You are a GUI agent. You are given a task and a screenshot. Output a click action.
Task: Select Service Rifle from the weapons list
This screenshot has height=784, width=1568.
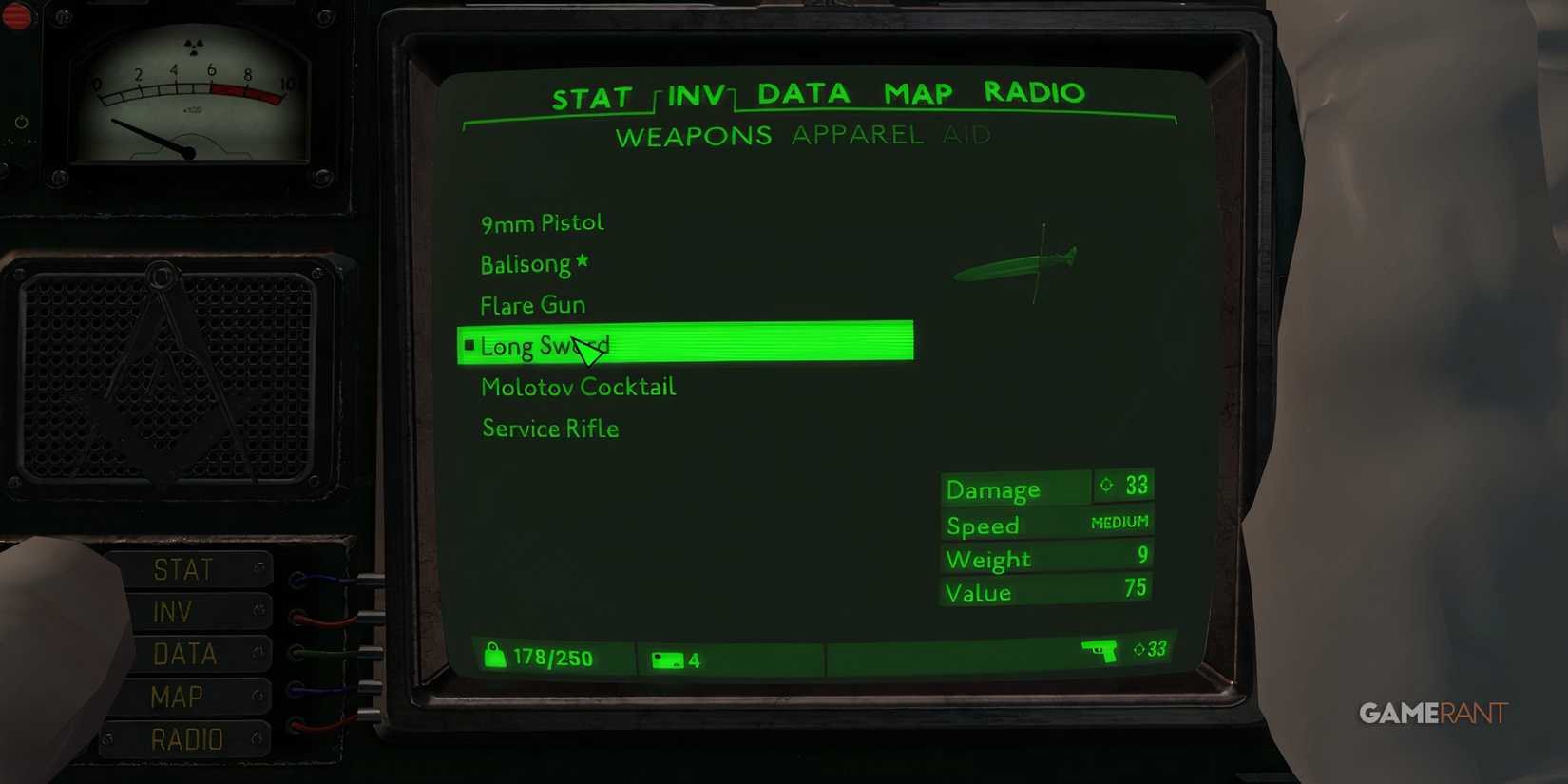tap(549, 428)
